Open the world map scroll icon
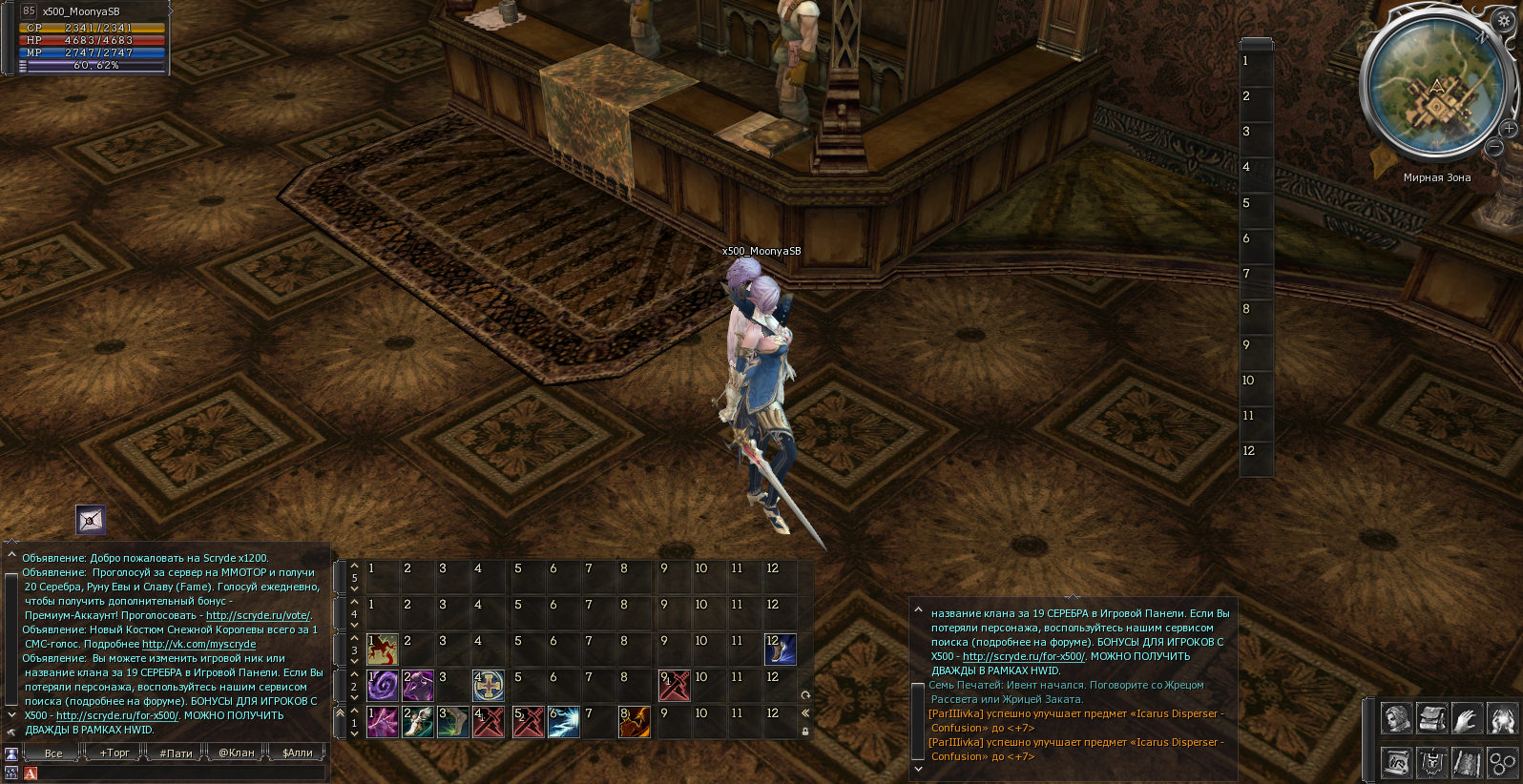The width and height of the screenshot is (1523, 784). coord(1467,762)
